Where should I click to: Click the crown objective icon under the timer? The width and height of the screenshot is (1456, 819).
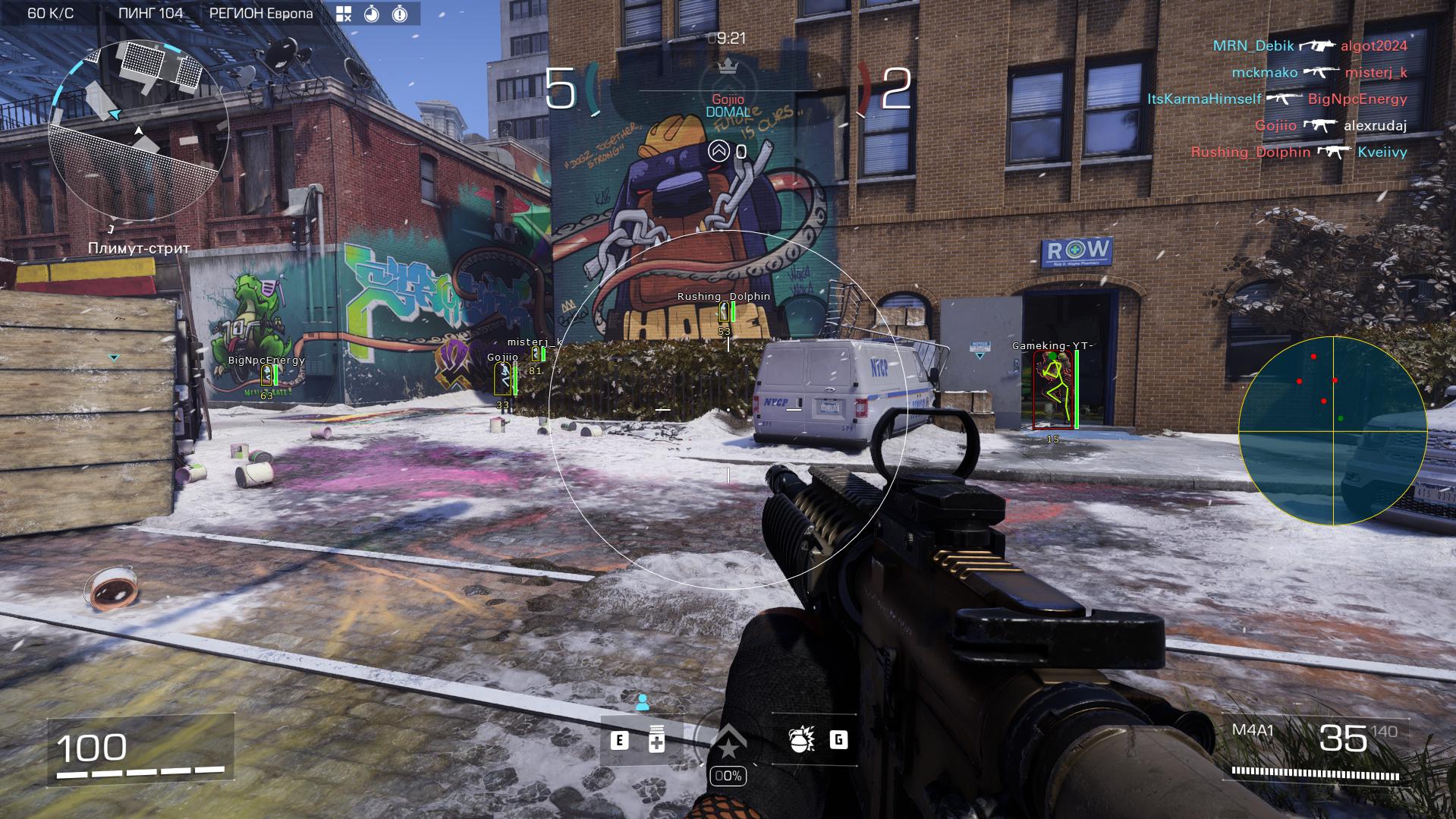tap(728, 66)
